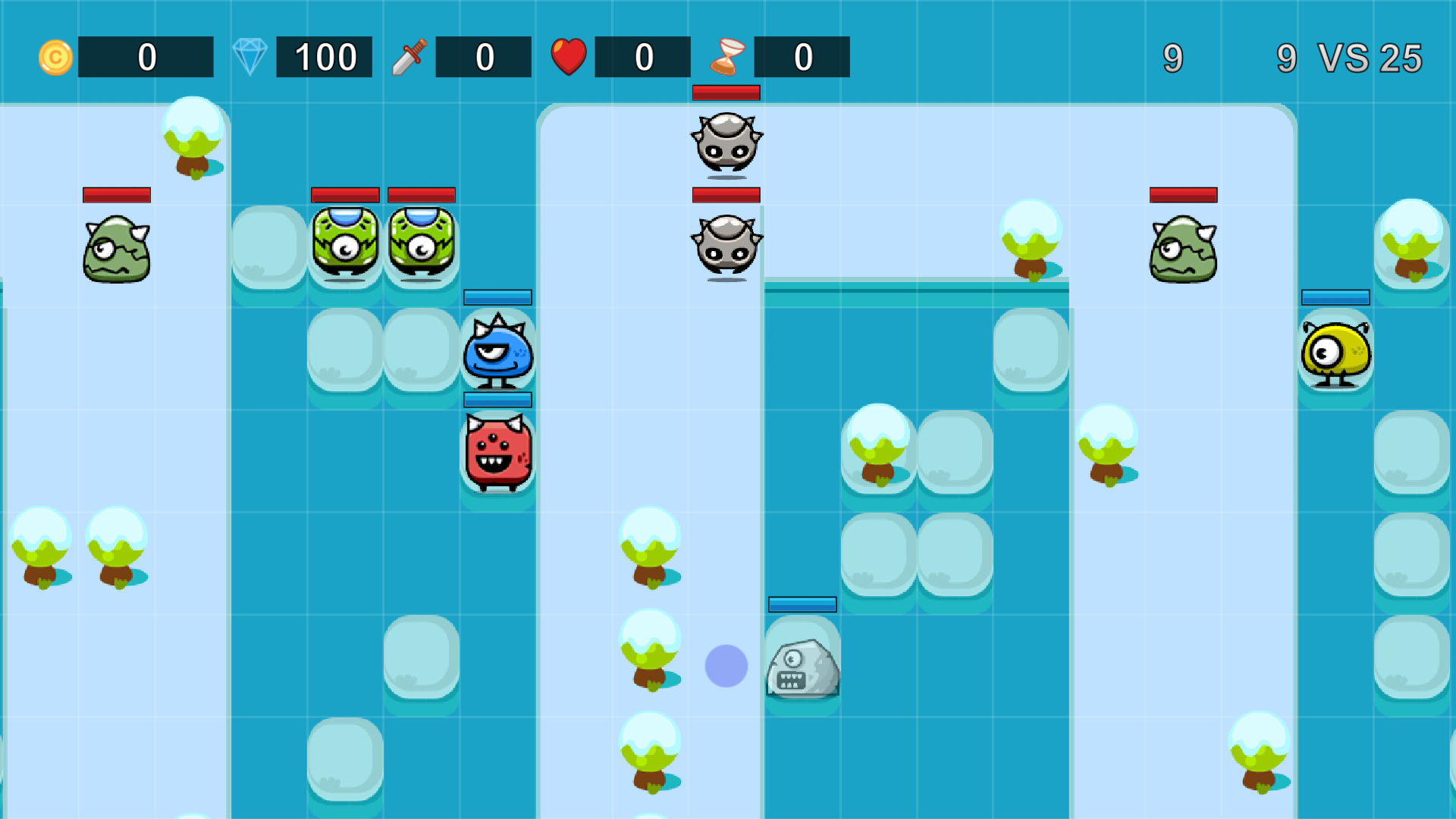Screen dimensions: 1456x819
Task: Select the red horned monster below the blue one
Action: (497, 453)
